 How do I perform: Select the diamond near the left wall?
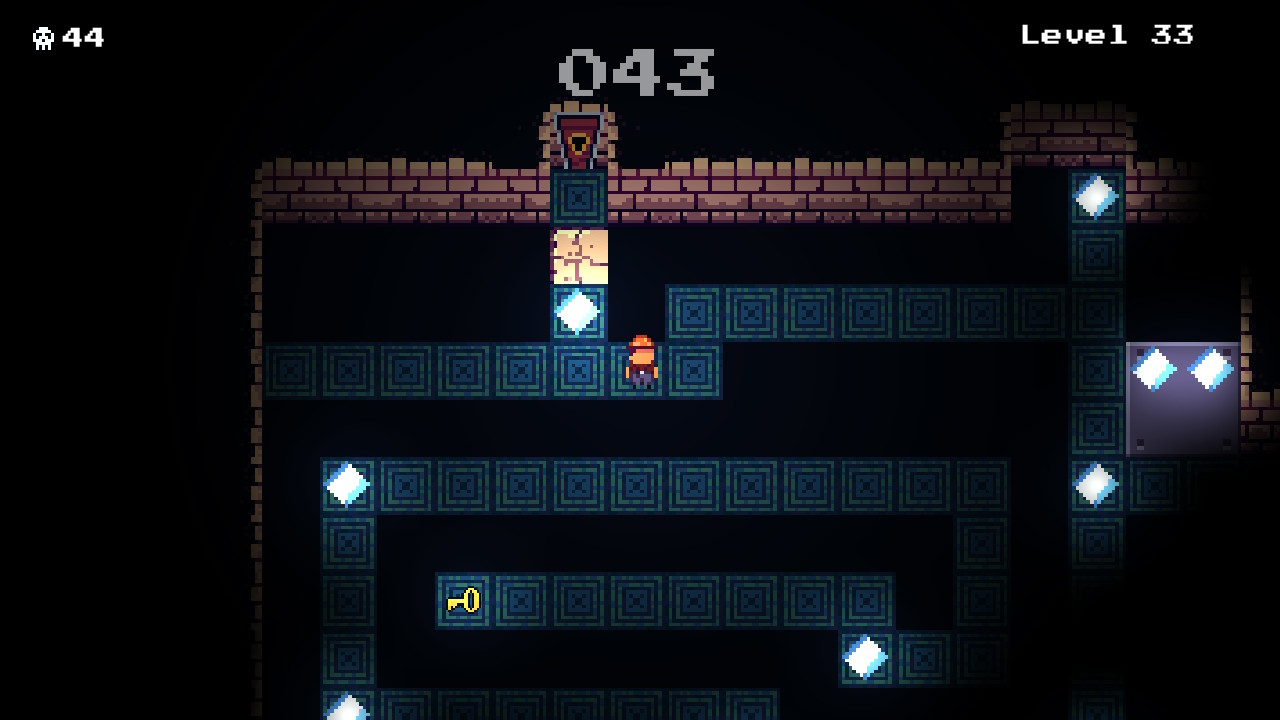pos(344,483)
